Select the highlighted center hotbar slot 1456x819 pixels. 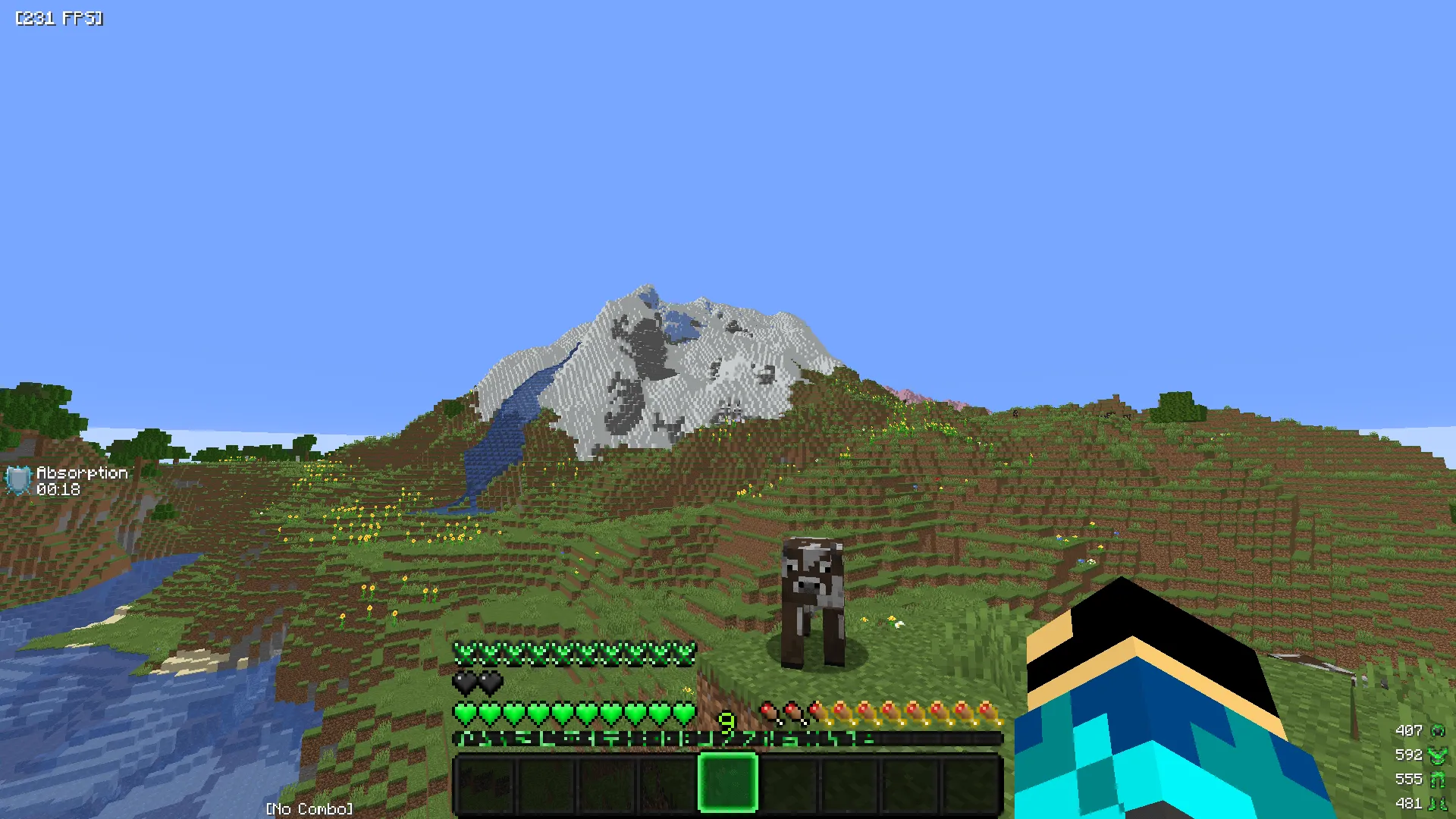pos(728,785)
